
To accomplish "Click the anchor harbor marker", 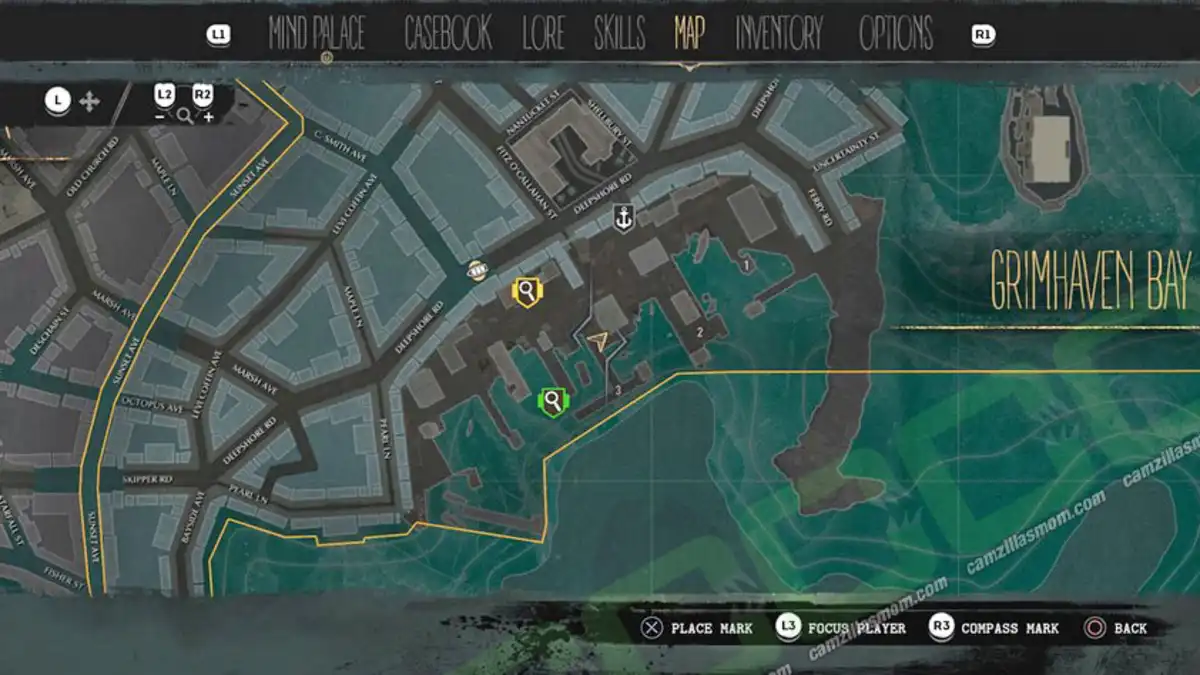I will pos(624,219).
